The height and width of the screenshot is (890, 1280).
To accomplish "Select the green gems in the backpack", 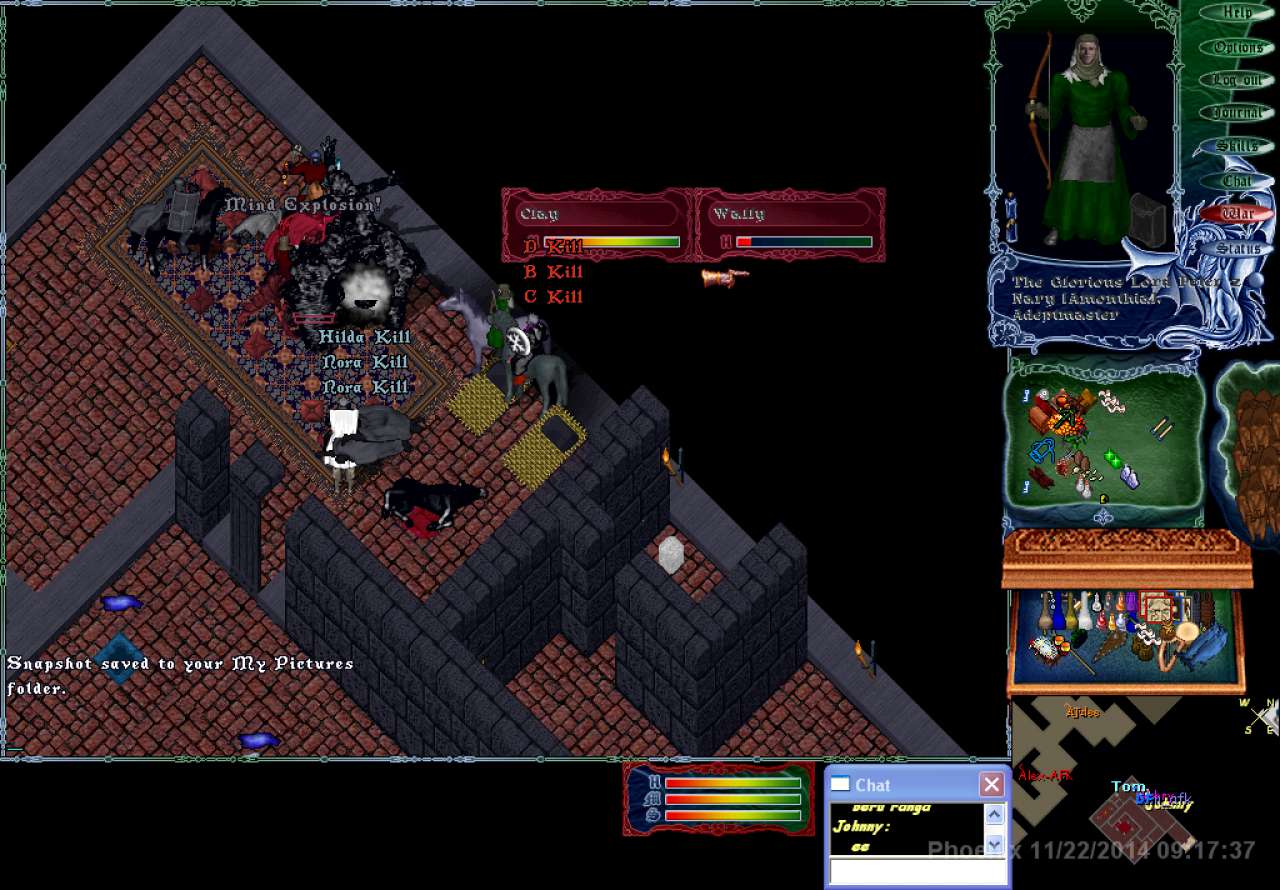I will pyautogui.click(x=1112, y=460).
